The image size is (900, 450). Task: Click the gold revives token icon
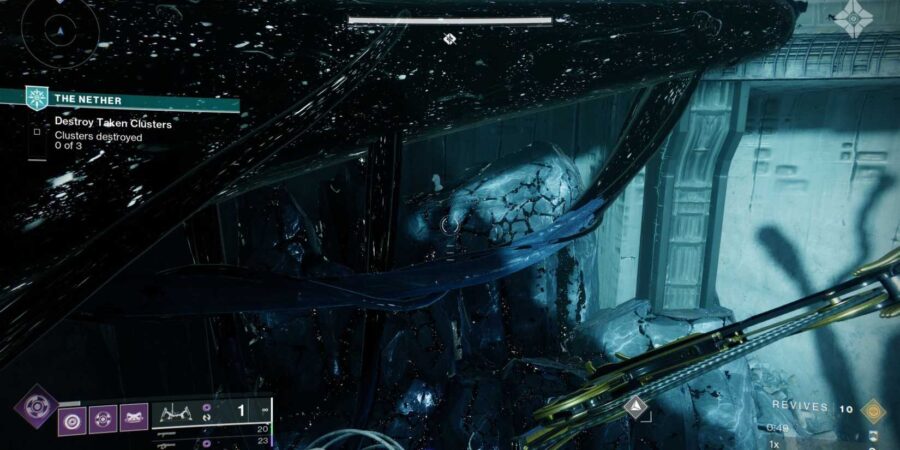873,409
